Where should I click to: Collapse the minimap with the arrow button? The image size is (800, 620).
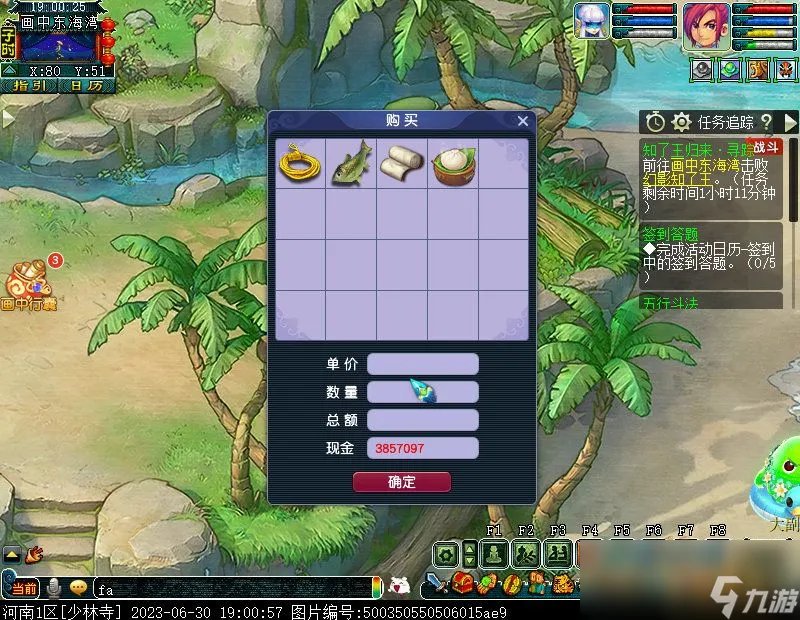(x=8, y=70)
